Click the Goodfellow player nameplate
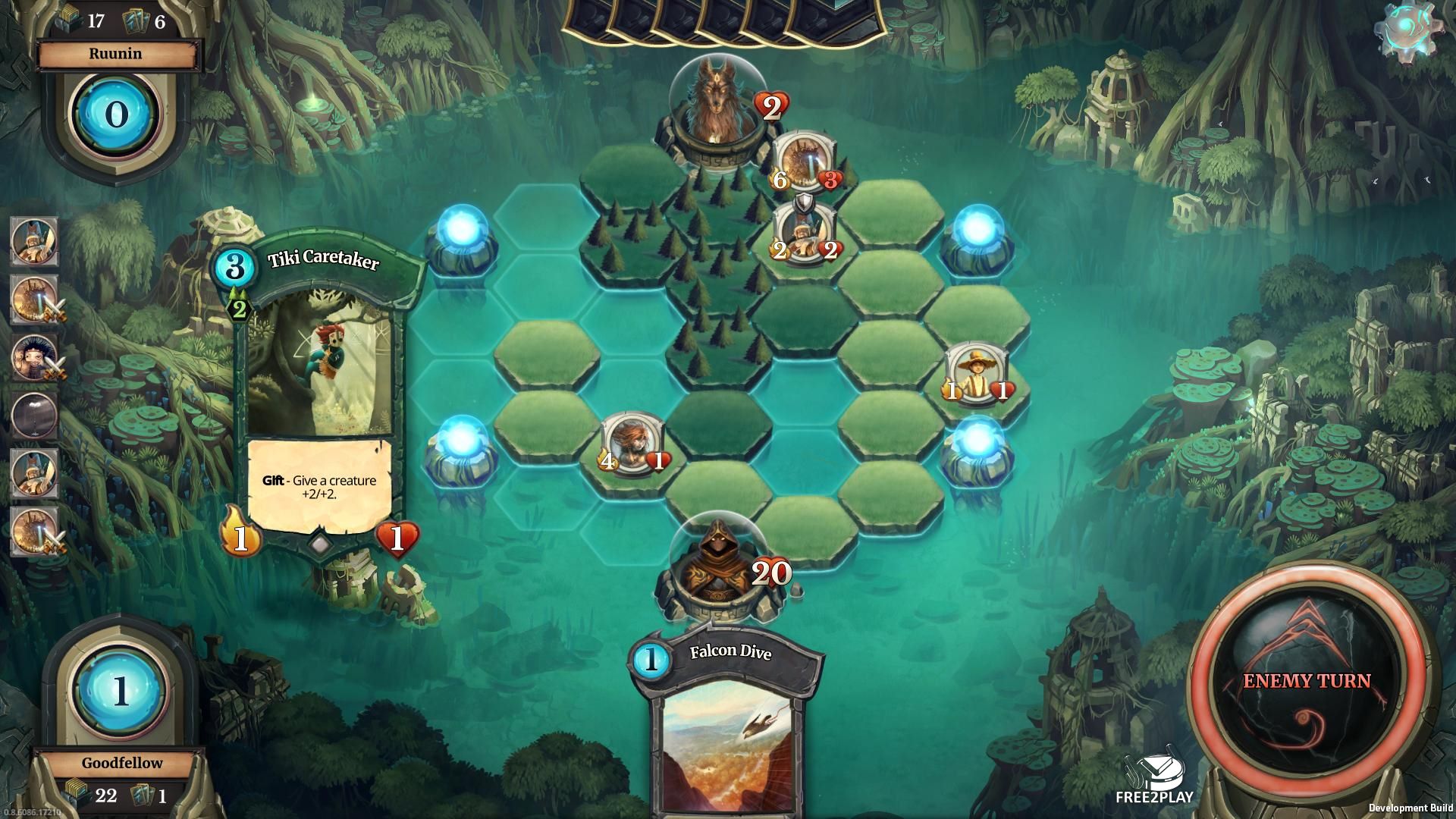 point(121,763)
